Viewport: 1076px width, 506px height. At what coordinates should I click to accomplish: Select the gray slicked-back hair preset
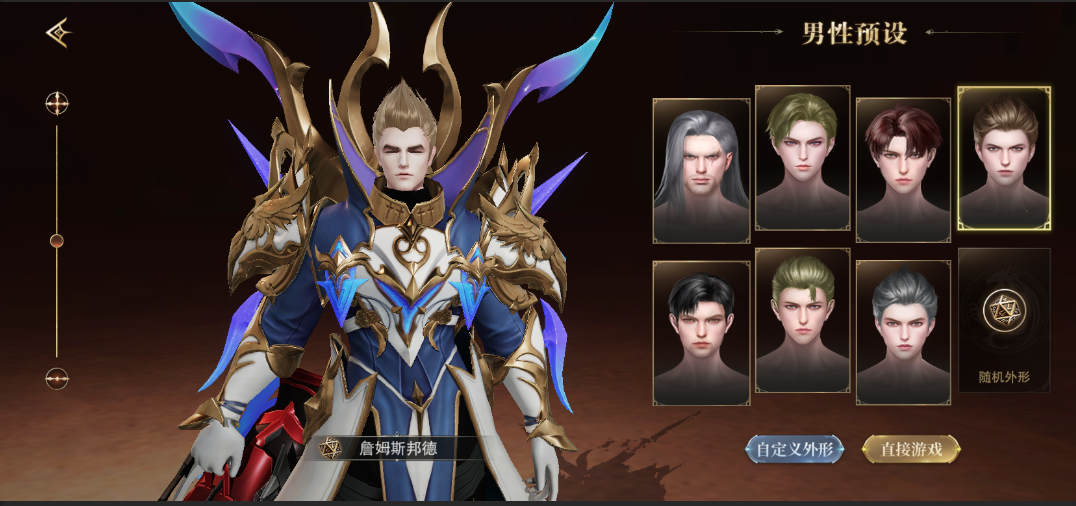coord(903,333)
